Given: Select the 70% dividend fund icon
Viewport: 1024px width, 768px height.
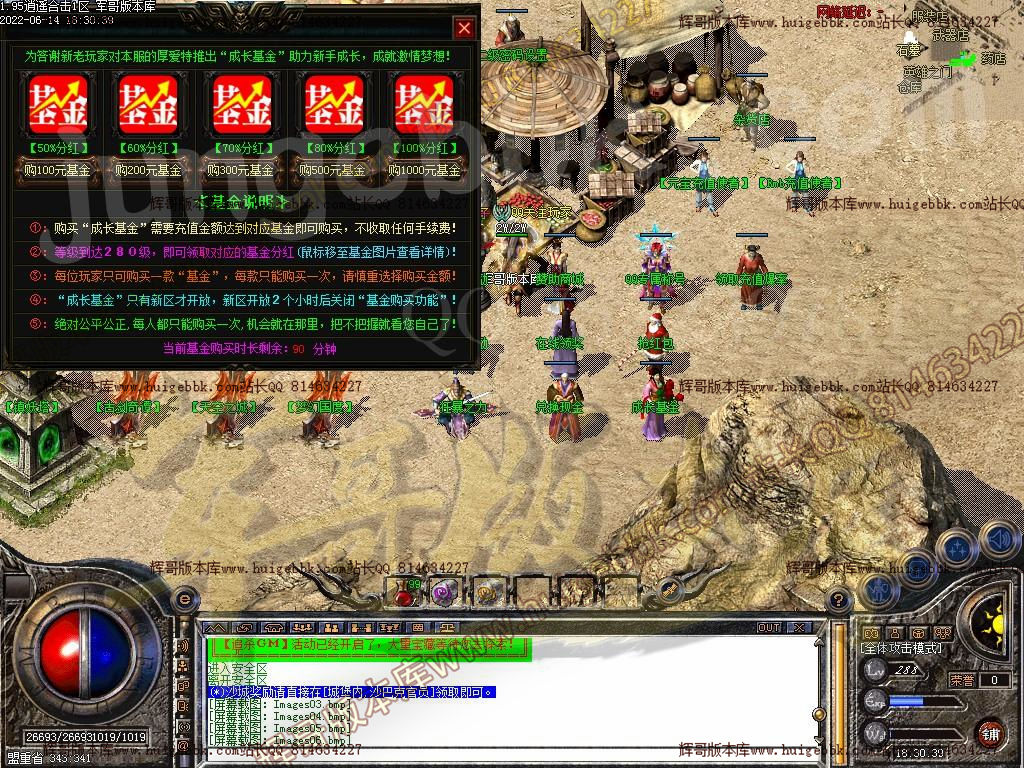Looking at the screenshot, I should pos(241,103).
